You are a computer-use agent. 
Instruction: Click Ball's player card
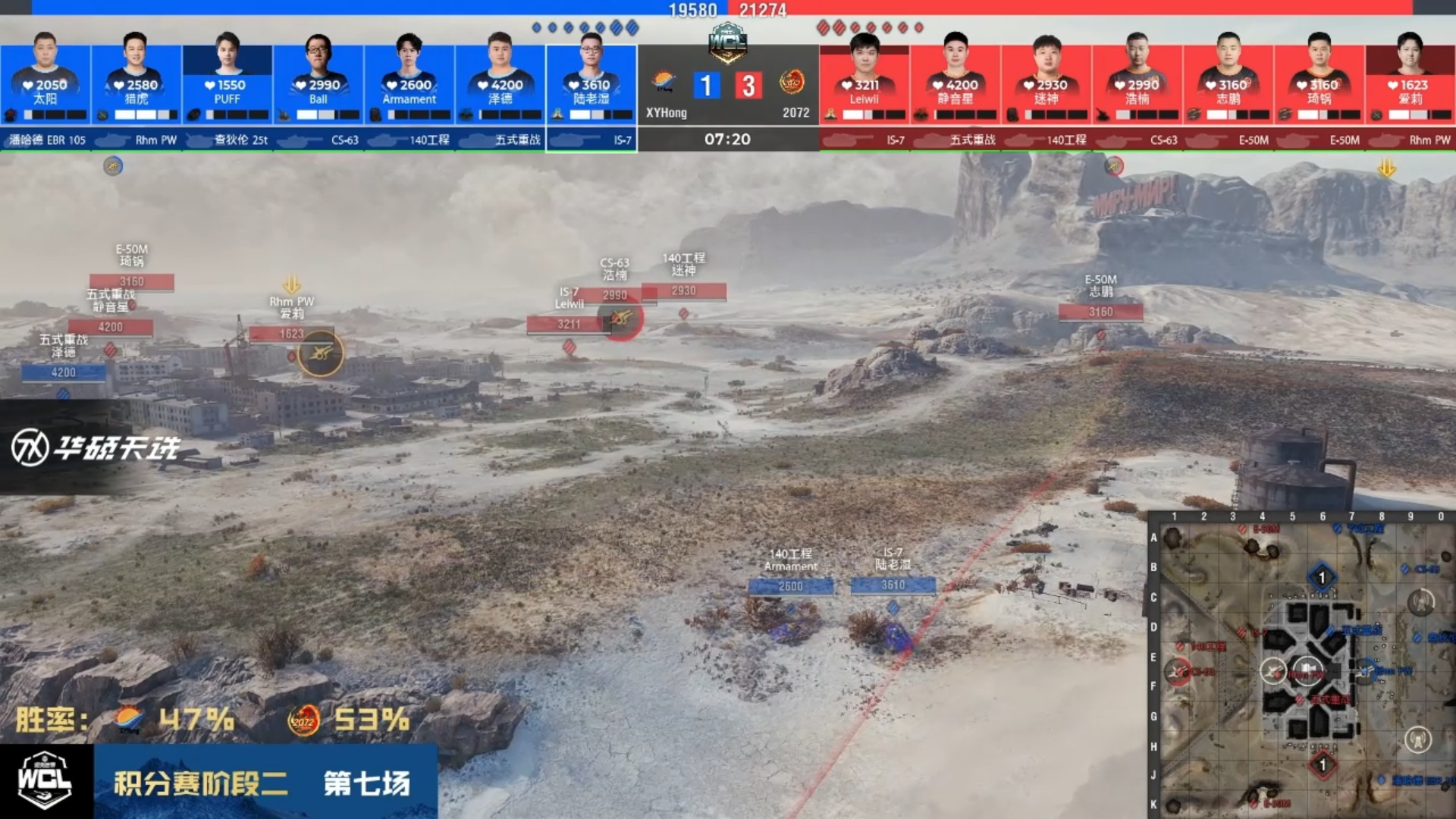[318, 83]
